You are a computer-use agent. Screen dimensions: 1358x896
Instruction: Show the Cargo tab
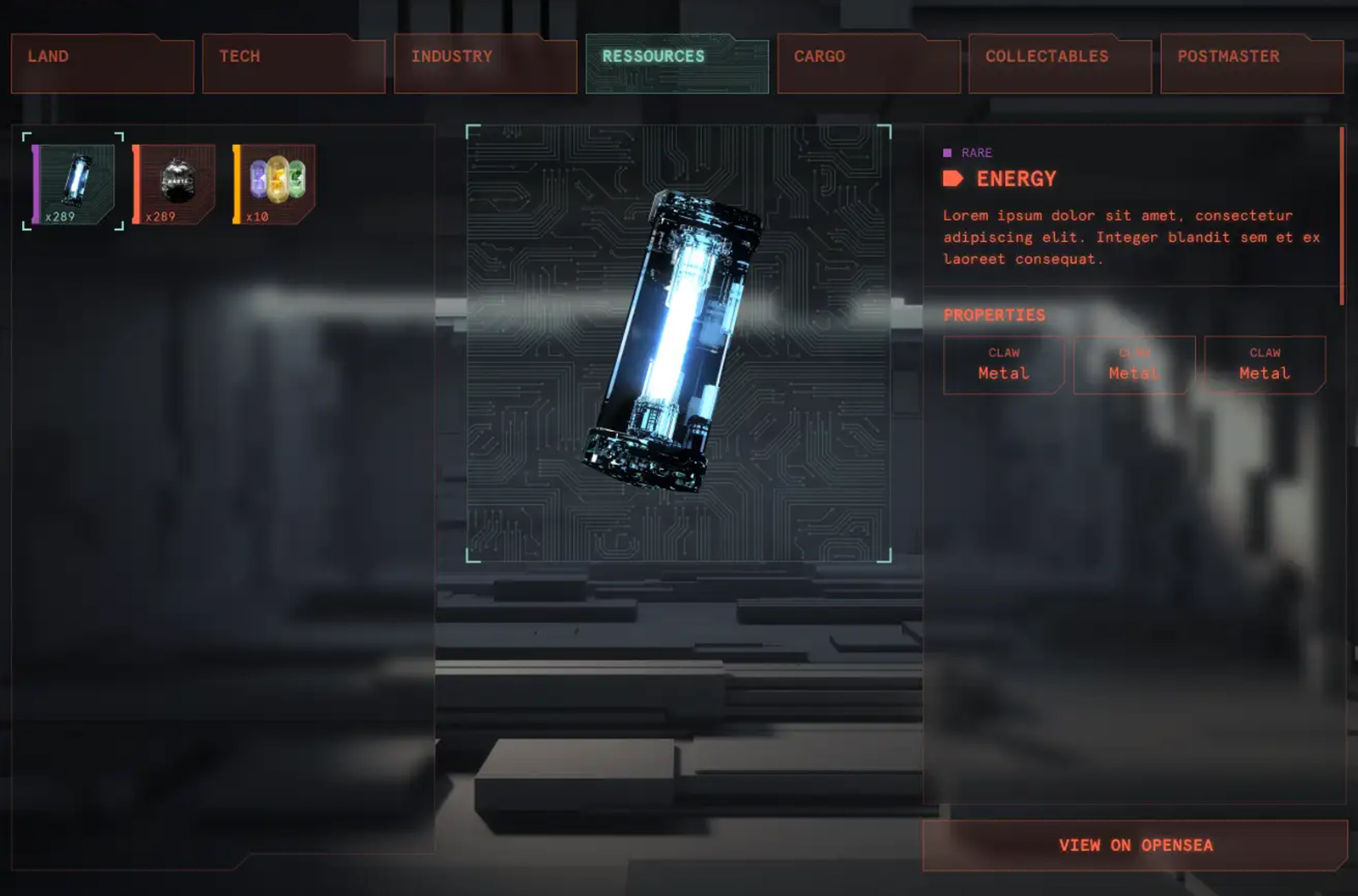pos(868,64)
